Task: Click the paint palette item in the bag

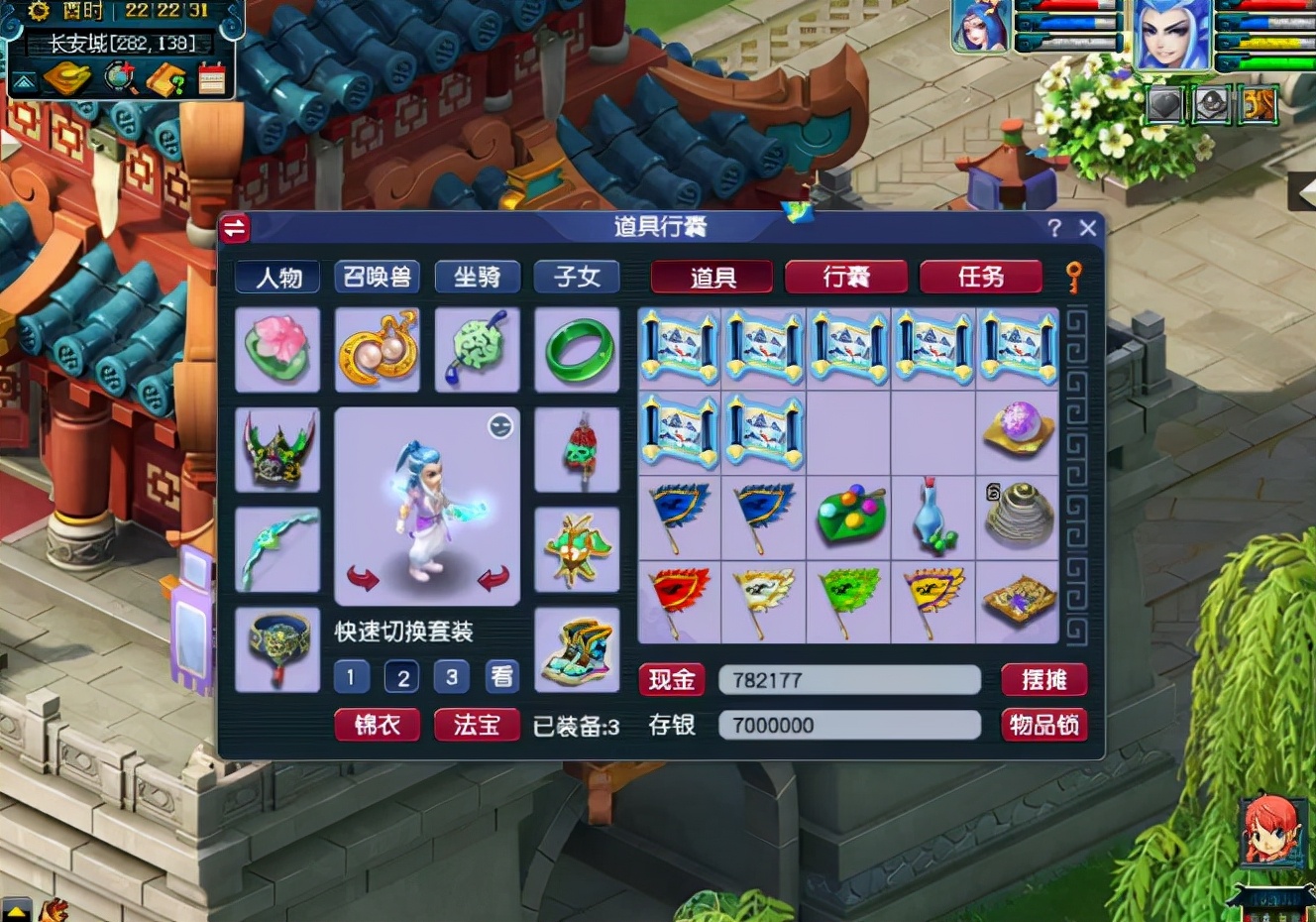Action: (848, 516)
